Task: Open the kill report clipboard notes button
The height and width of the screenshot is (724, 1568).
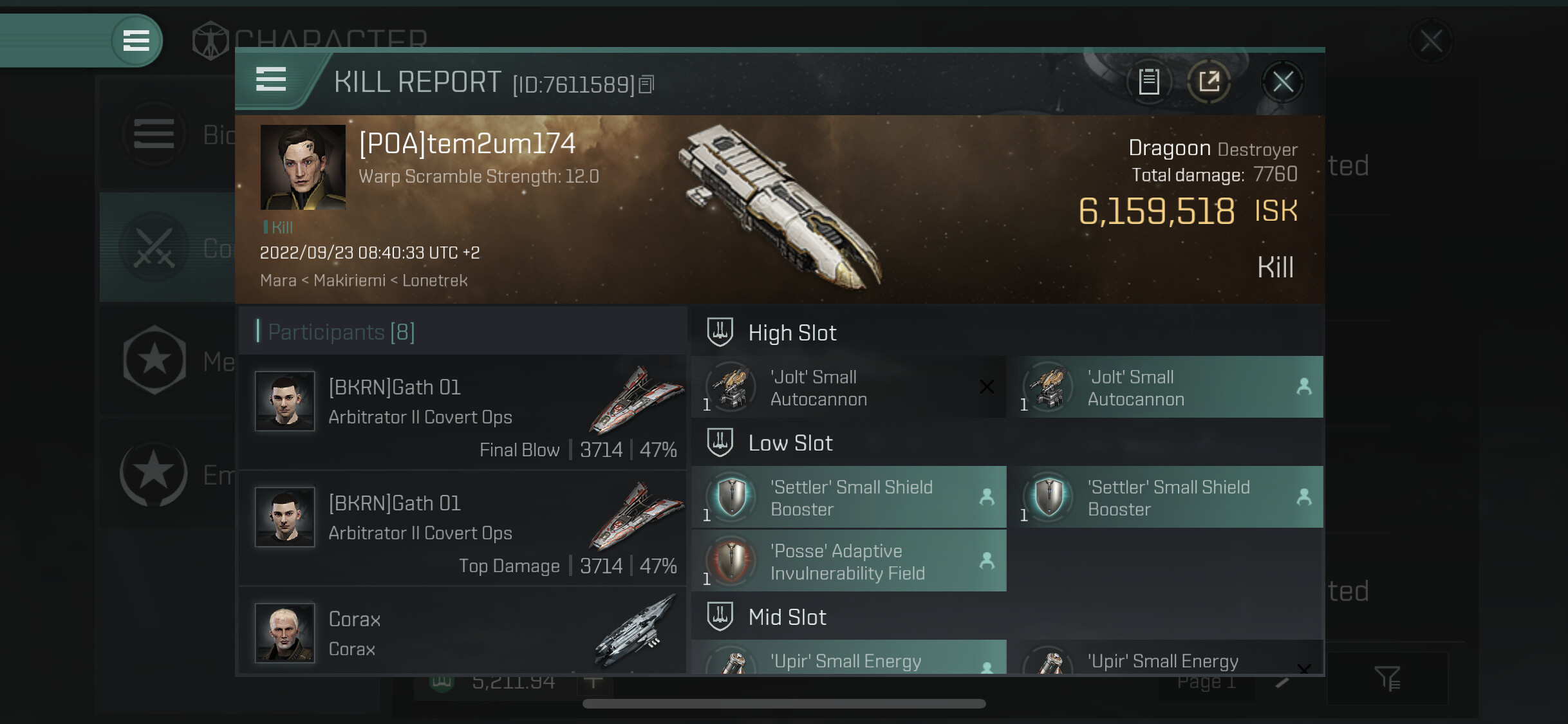Action: coord(1149,82)
